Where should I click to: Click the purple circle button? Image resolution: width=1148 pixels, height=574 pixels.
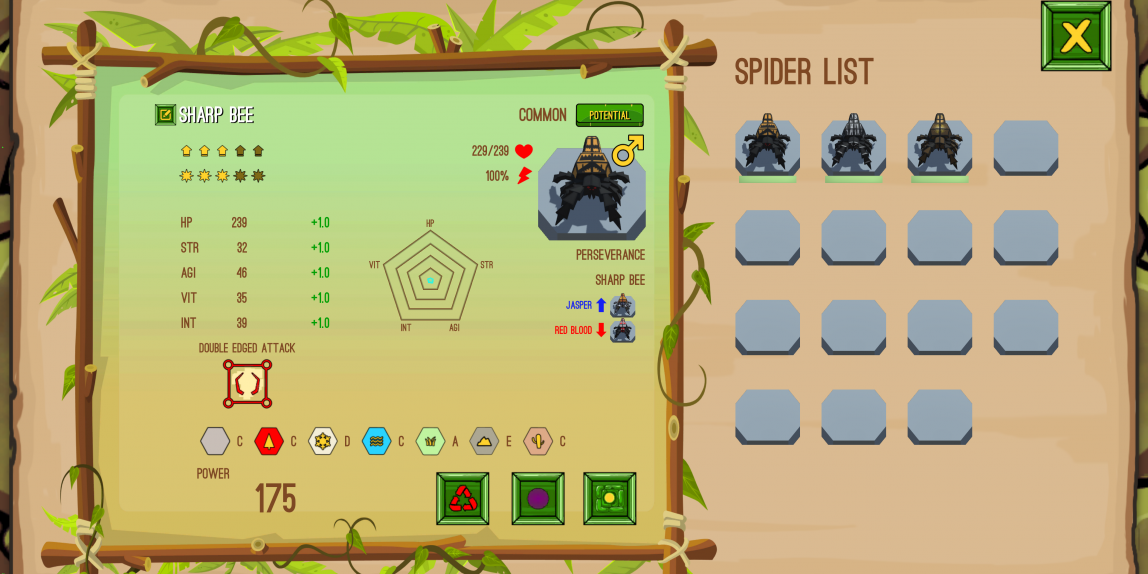tap(538, 498)
